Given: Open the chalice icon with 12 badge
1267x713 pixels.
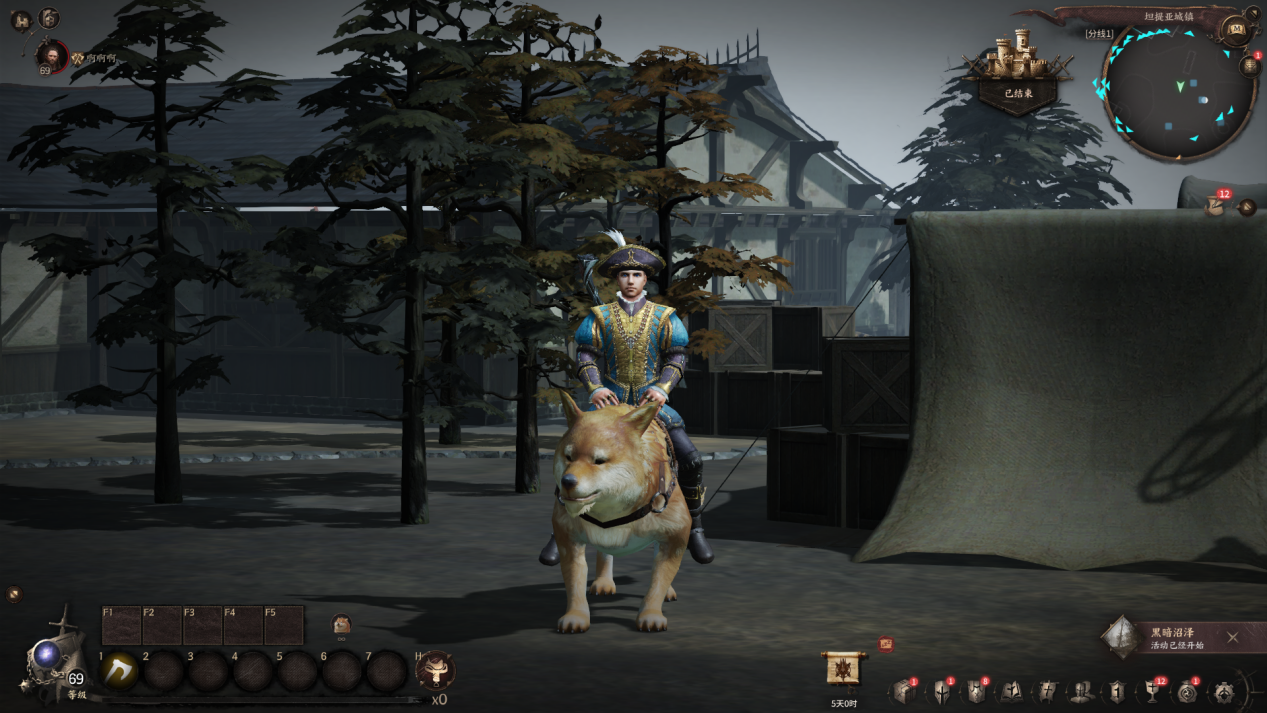Looking at the screenshot, I should tap(1152, 692).
